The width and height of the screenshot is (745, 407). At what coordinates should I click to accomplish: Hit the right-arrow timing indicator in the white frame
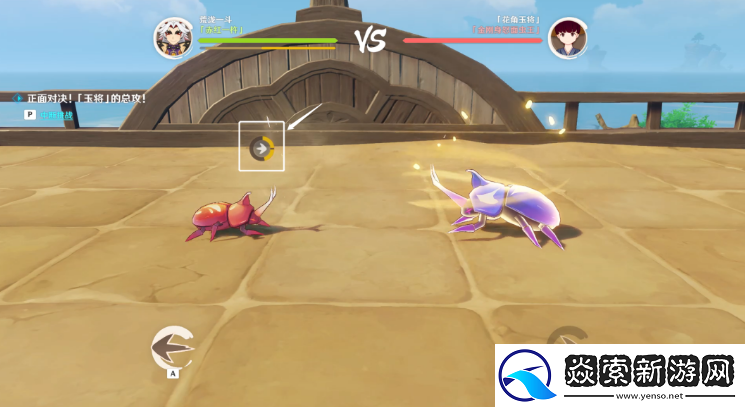click(262, 148)
